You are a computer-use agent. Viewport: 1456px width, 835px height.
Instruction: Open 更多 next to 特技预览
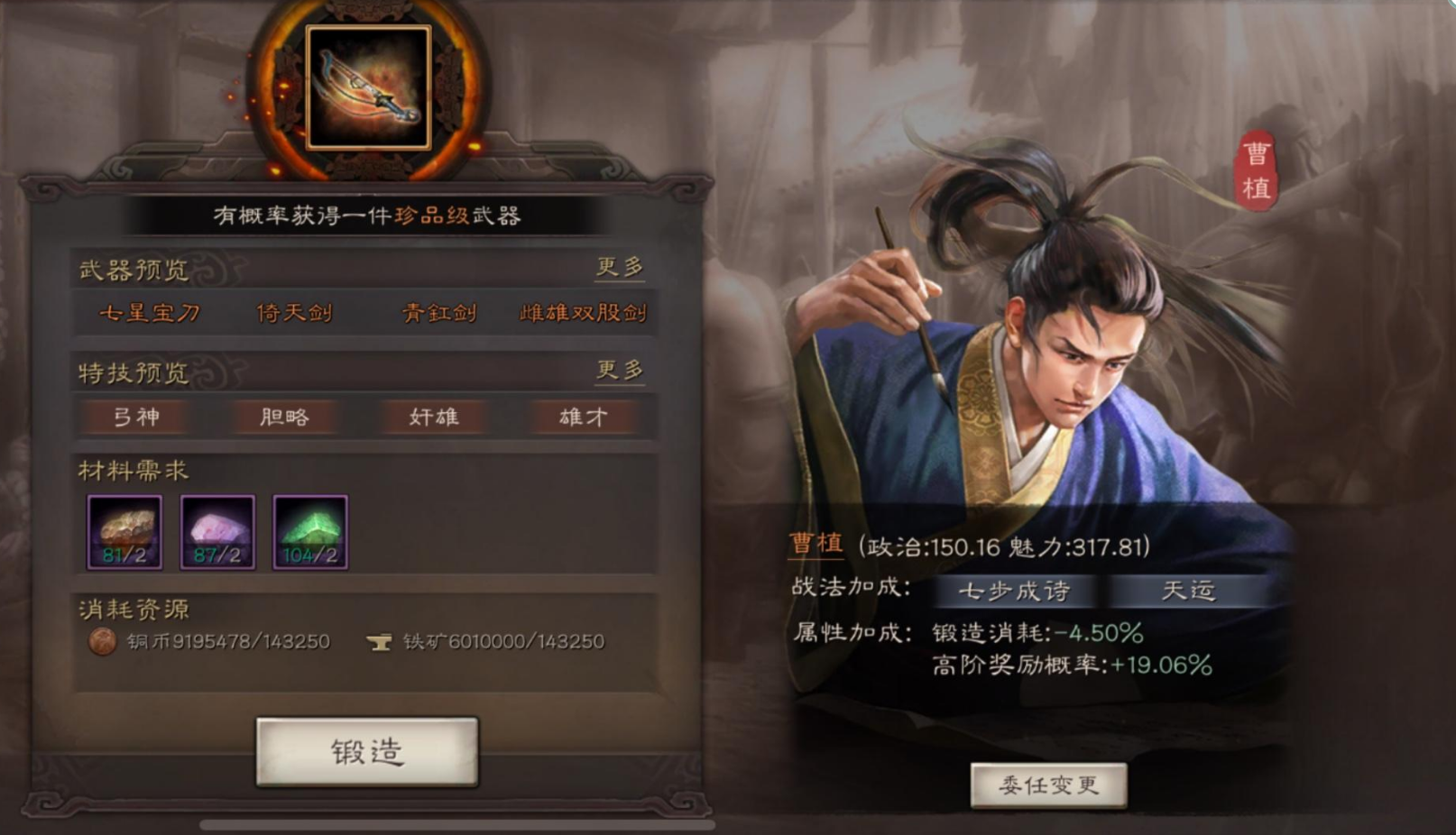coord(621,370)
